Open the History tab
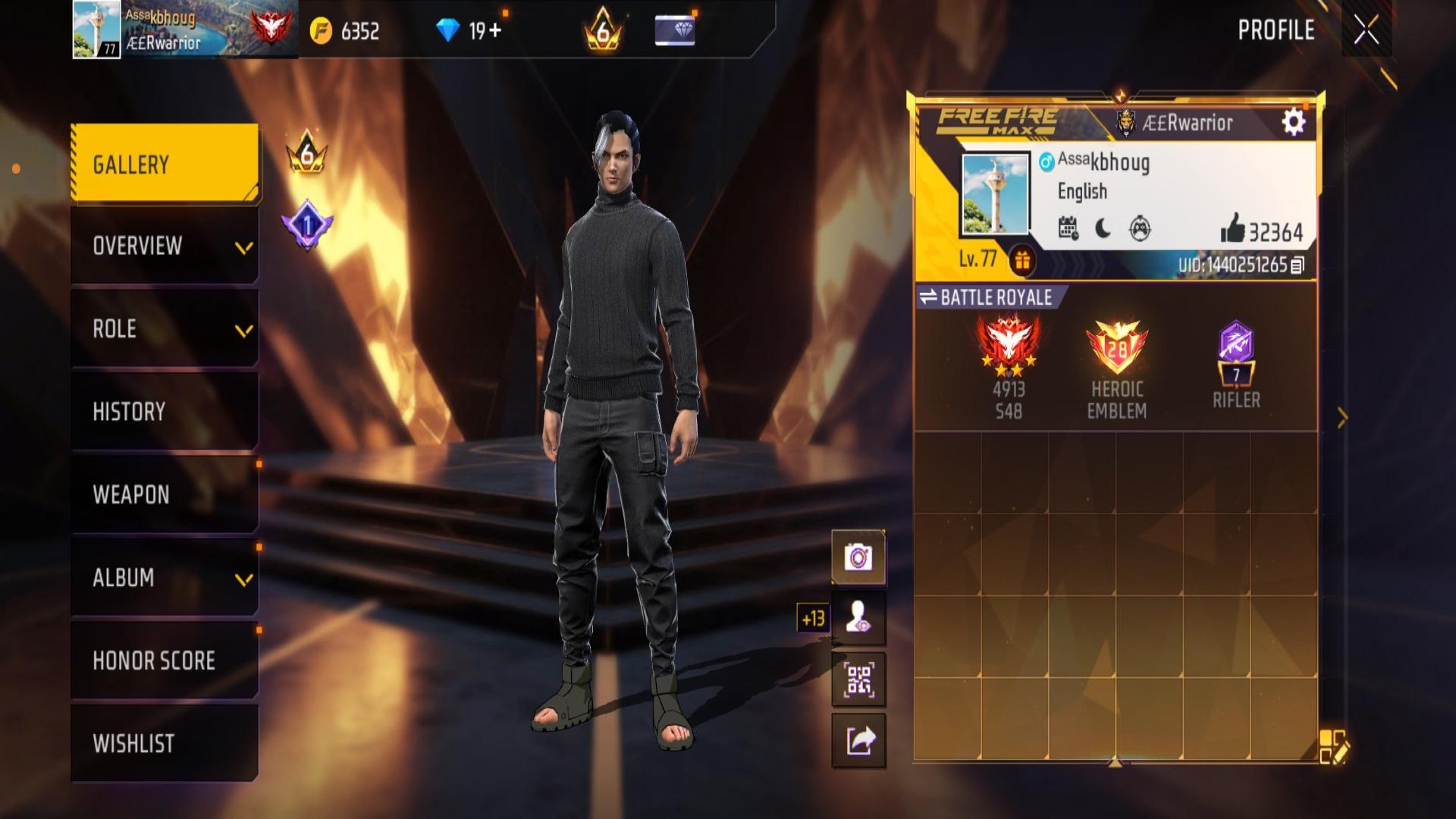The width and height of the screenshot is (1456, 819). click(x=165, y=412)
